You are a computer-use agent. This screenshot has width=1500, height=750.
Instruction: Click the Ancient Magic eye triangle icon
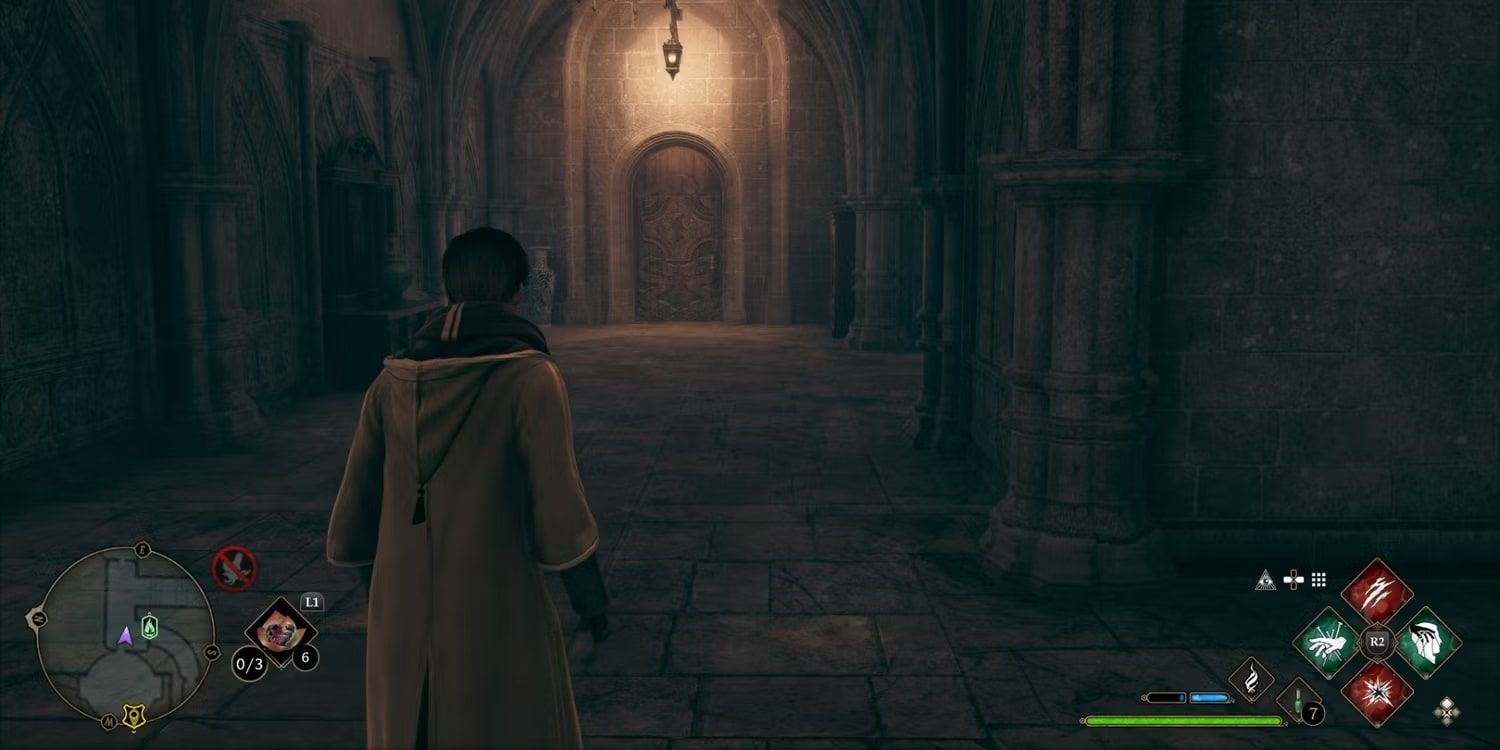coord(1265,580)
